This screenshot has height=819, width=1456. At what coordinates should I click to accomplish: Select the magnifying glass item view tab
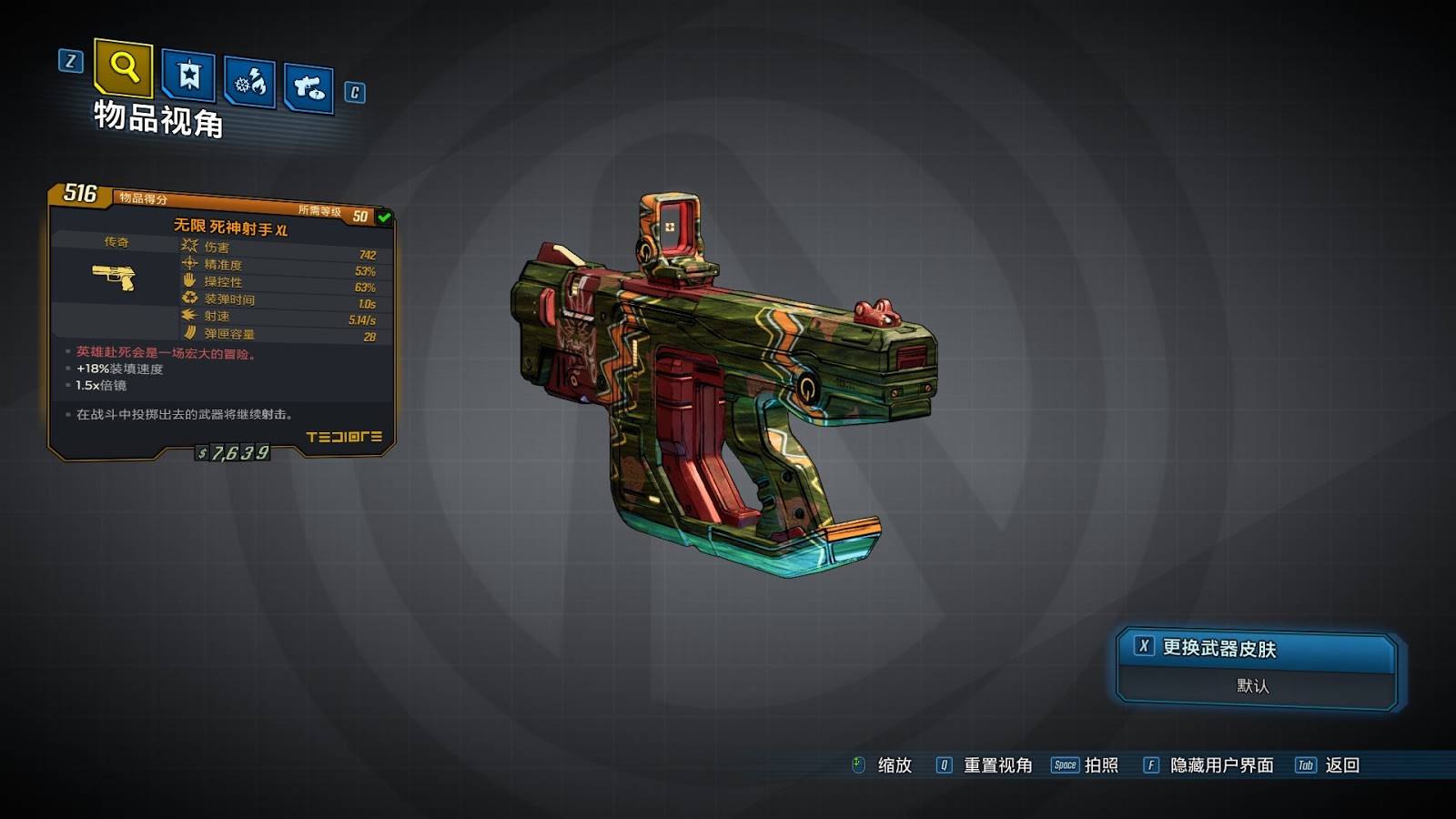click(124, 67)
